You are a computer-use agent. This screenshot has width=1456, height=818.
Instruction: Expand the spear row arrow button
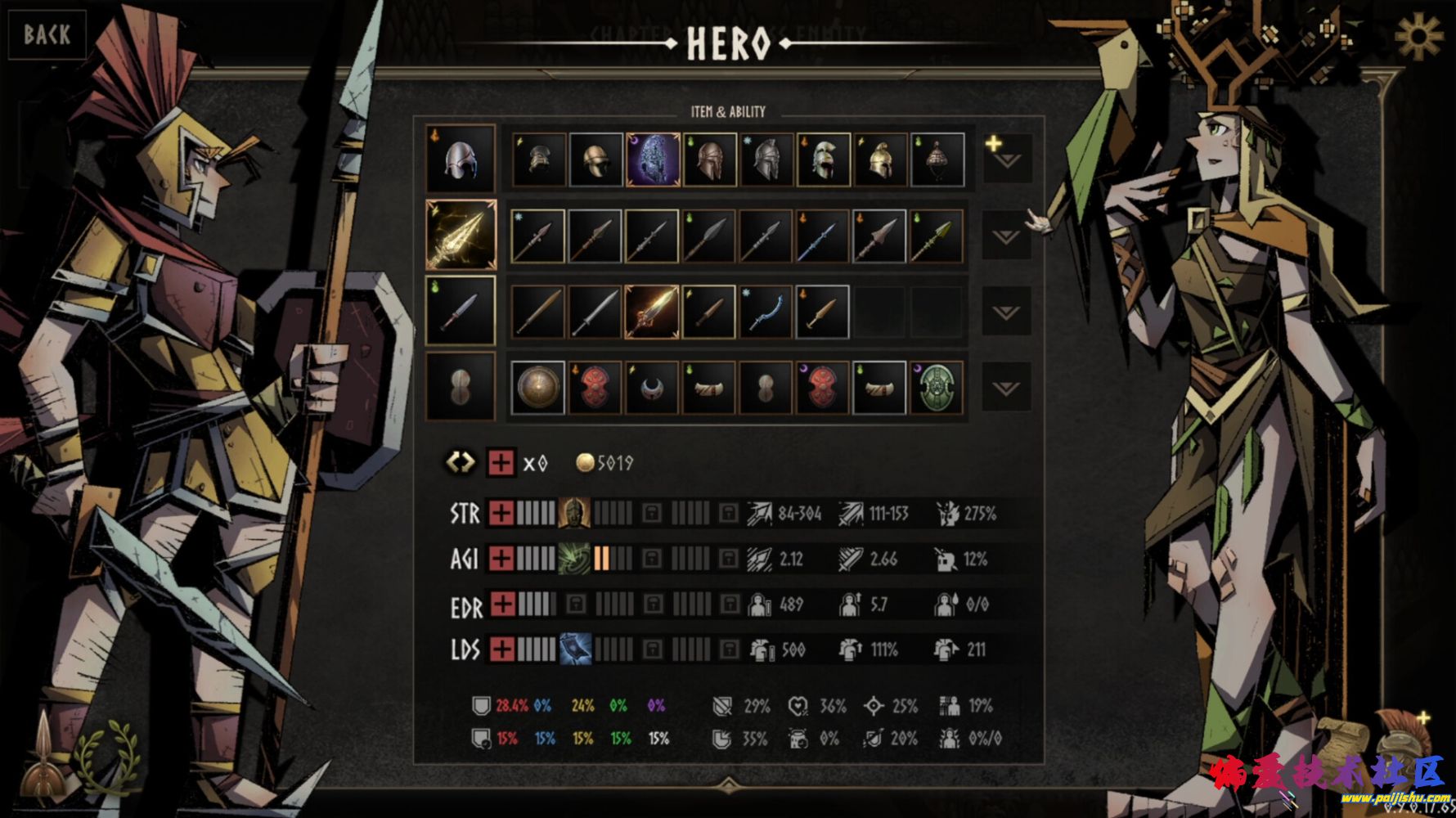coord(1006,236)
